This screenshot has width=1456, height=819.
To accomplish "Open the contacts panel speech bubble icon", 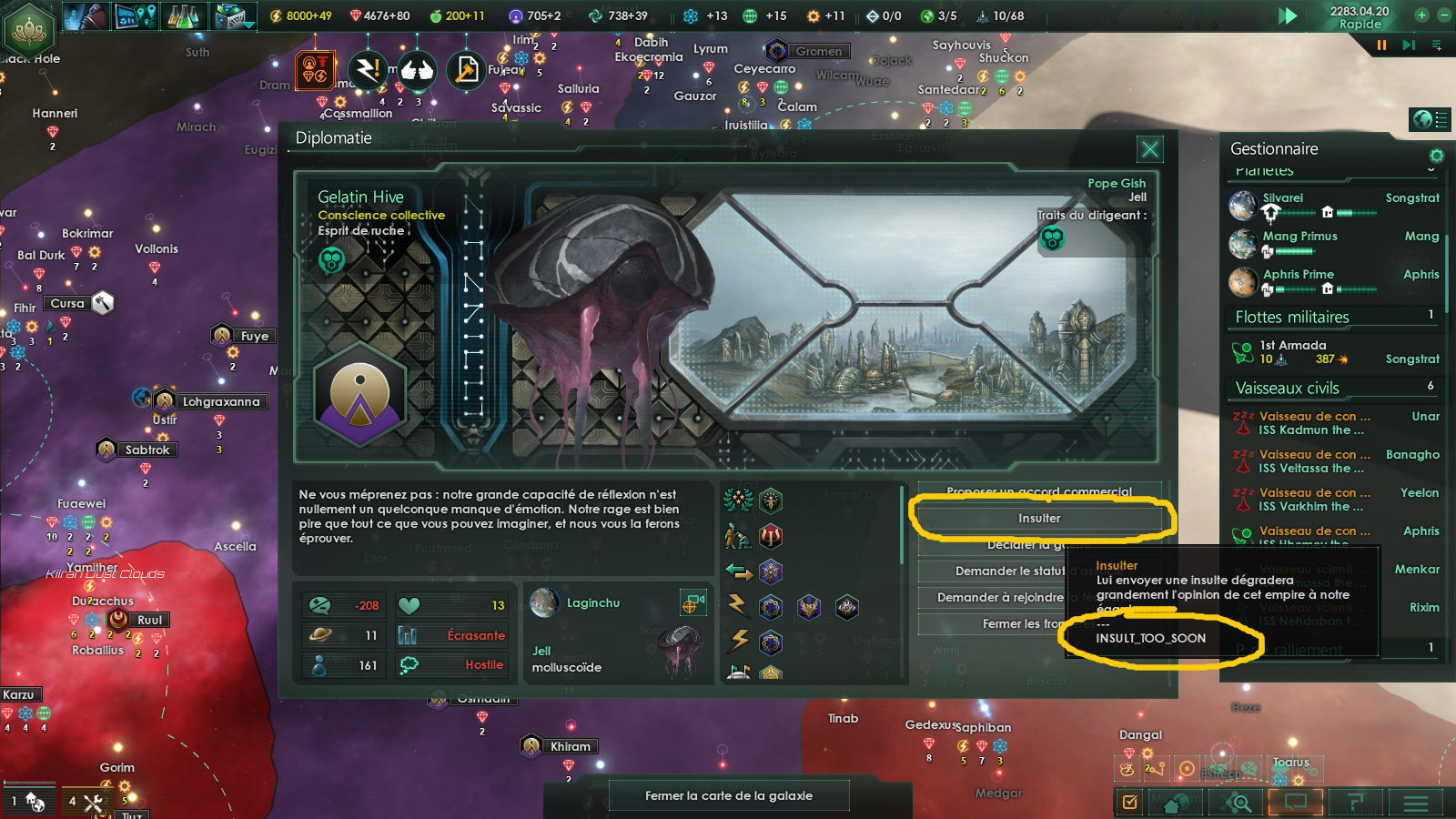I will click(1296, 803).
